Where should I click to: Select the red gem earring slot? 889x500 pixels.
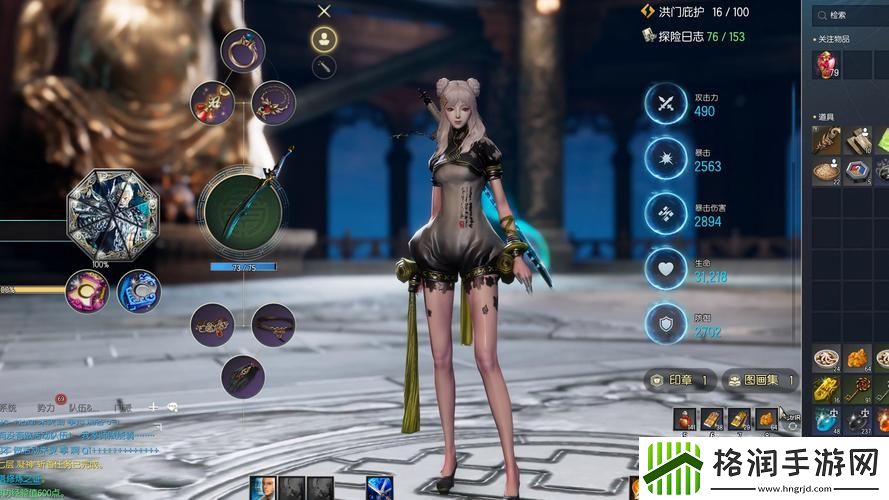click(x=212, y=102)
